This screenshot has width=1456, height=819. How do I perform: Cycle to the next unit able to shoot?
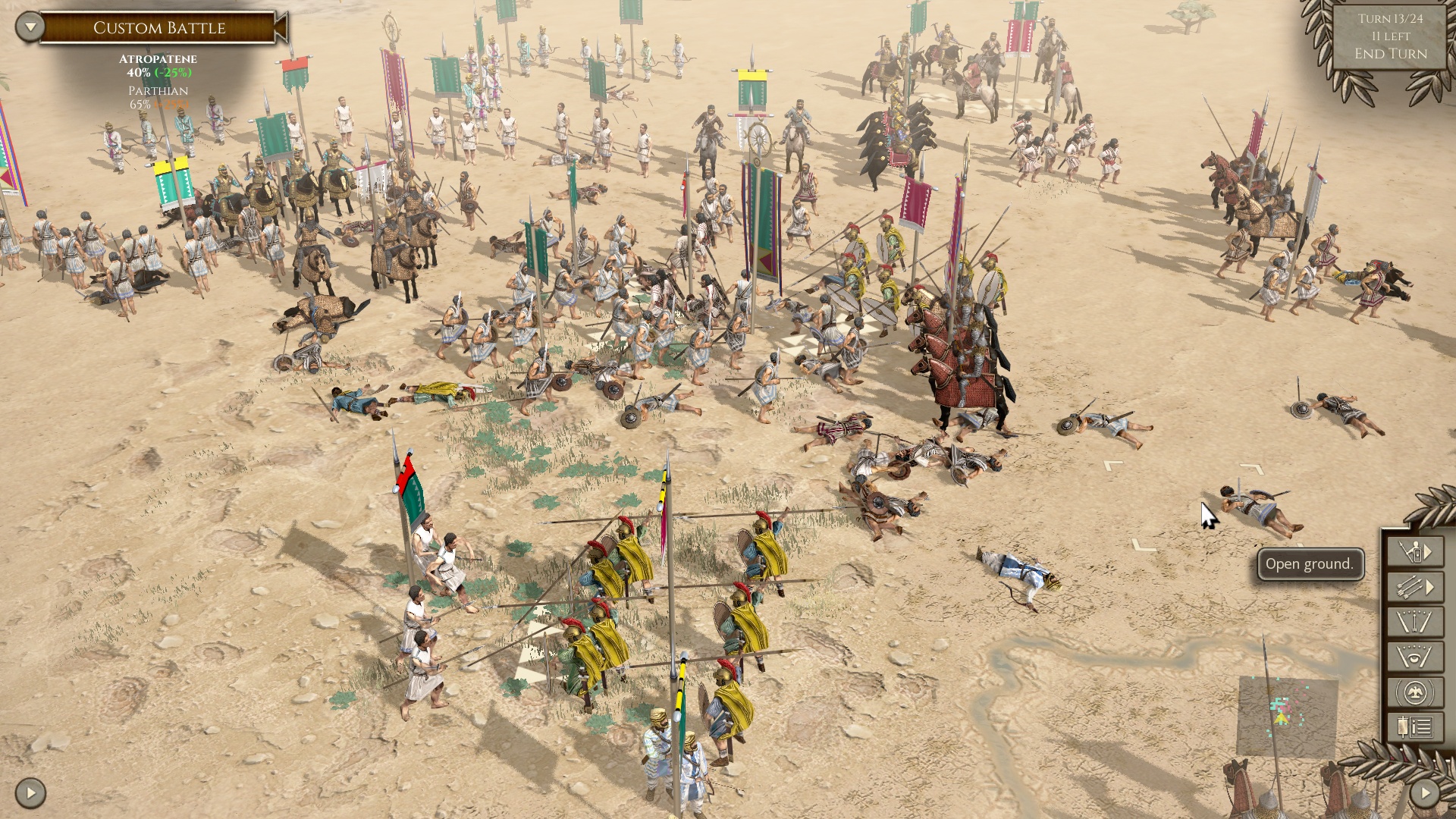point(1410,585)
